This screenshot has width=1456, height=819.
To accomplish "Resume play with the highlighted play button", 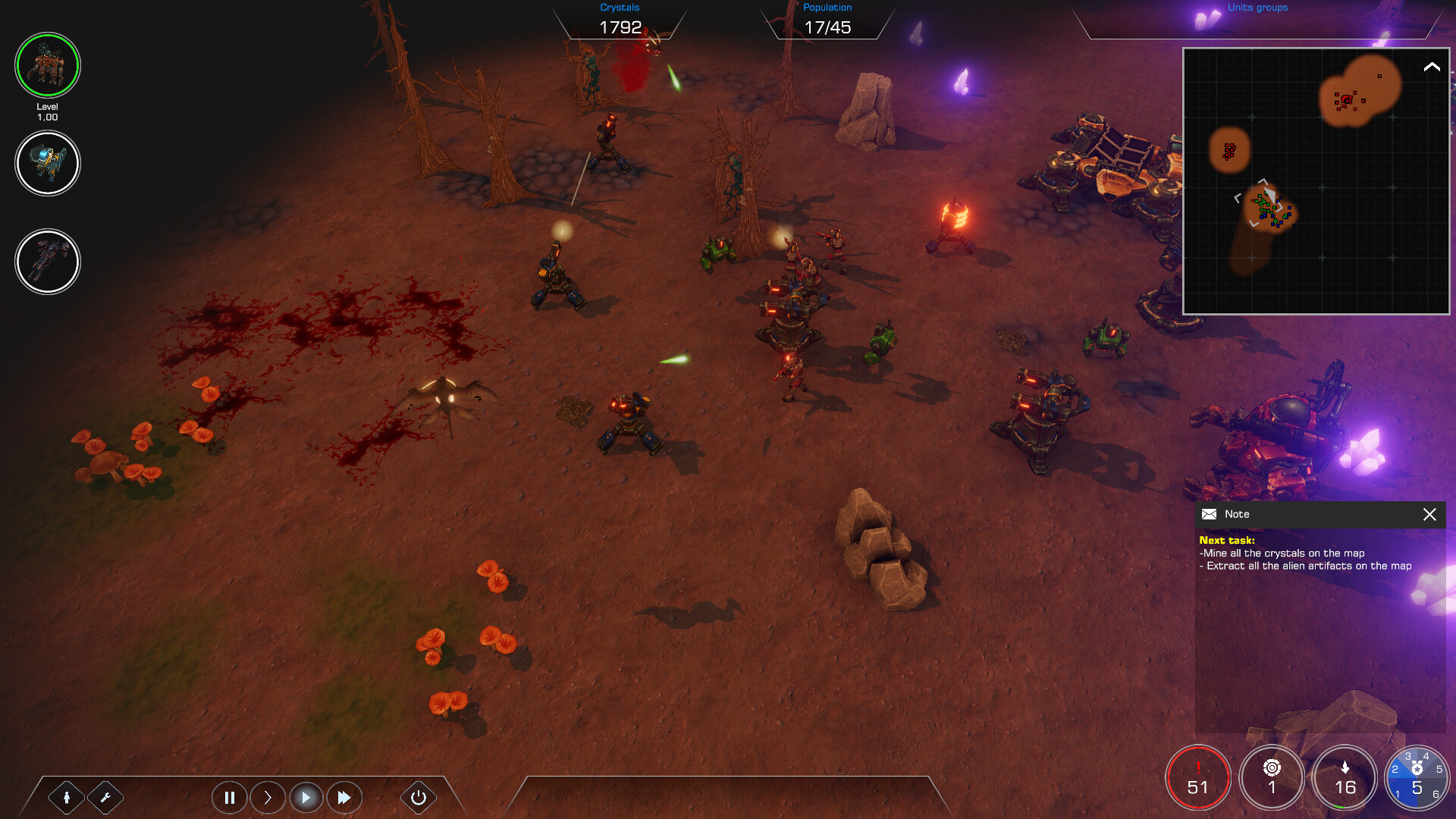I will [x=306, y=797].
